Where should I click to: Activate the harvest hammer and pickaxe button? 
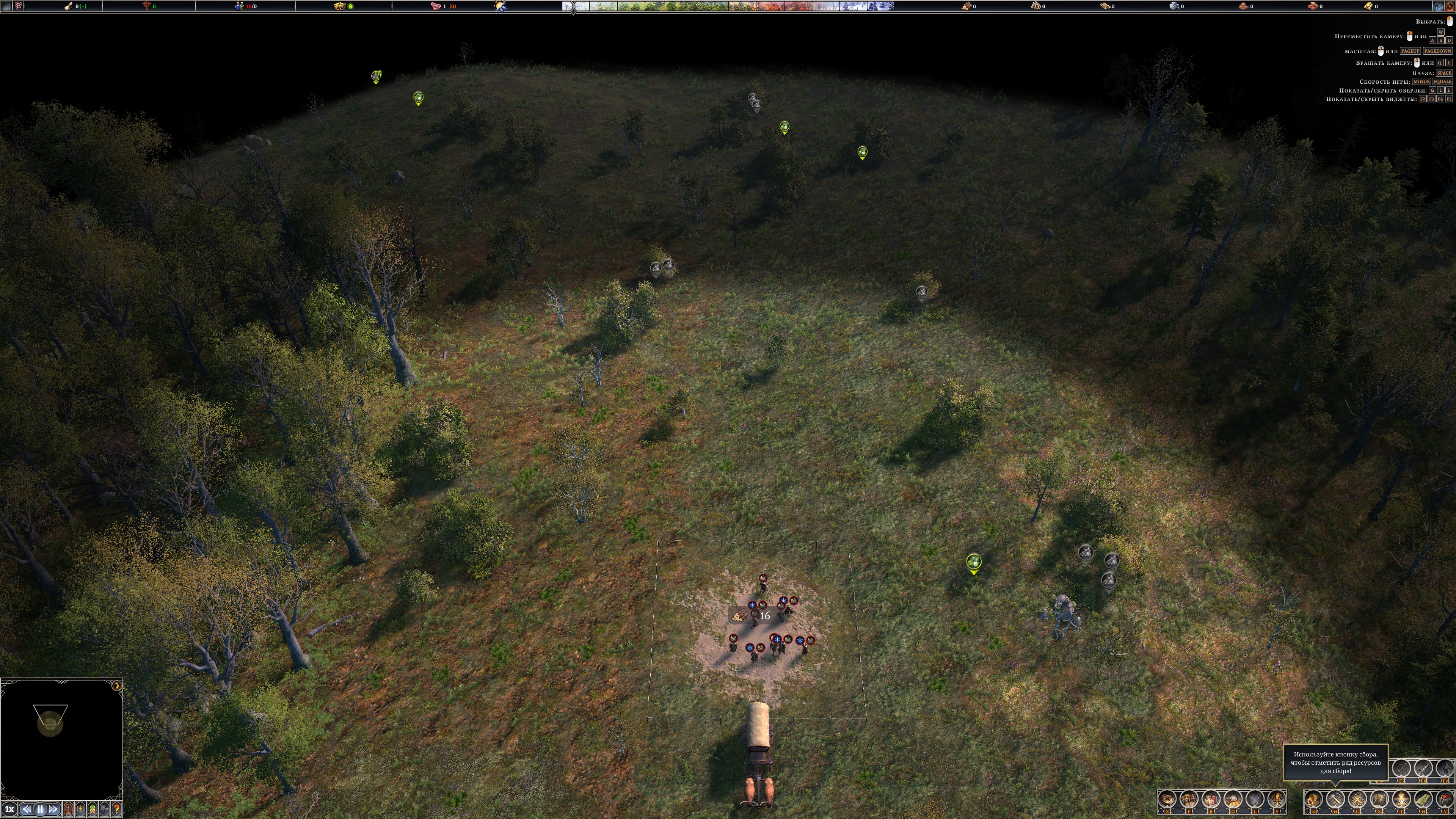click(1335, 799)
